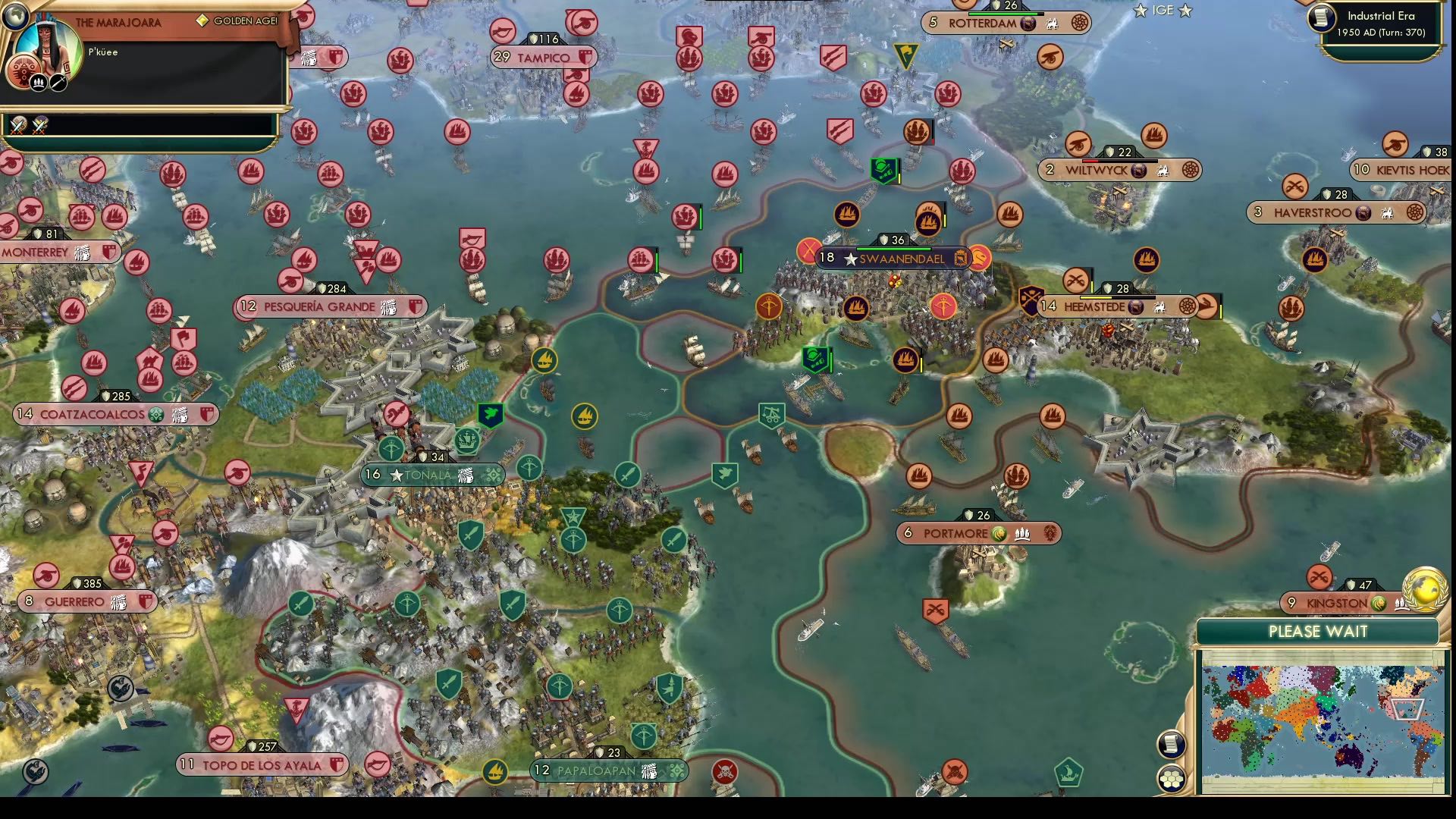Image resolution: width=1456 pixels, height=819 pixels.
Task: Toggle the hex grid overlay button near the minimap
Action: tap(1170, 777)
